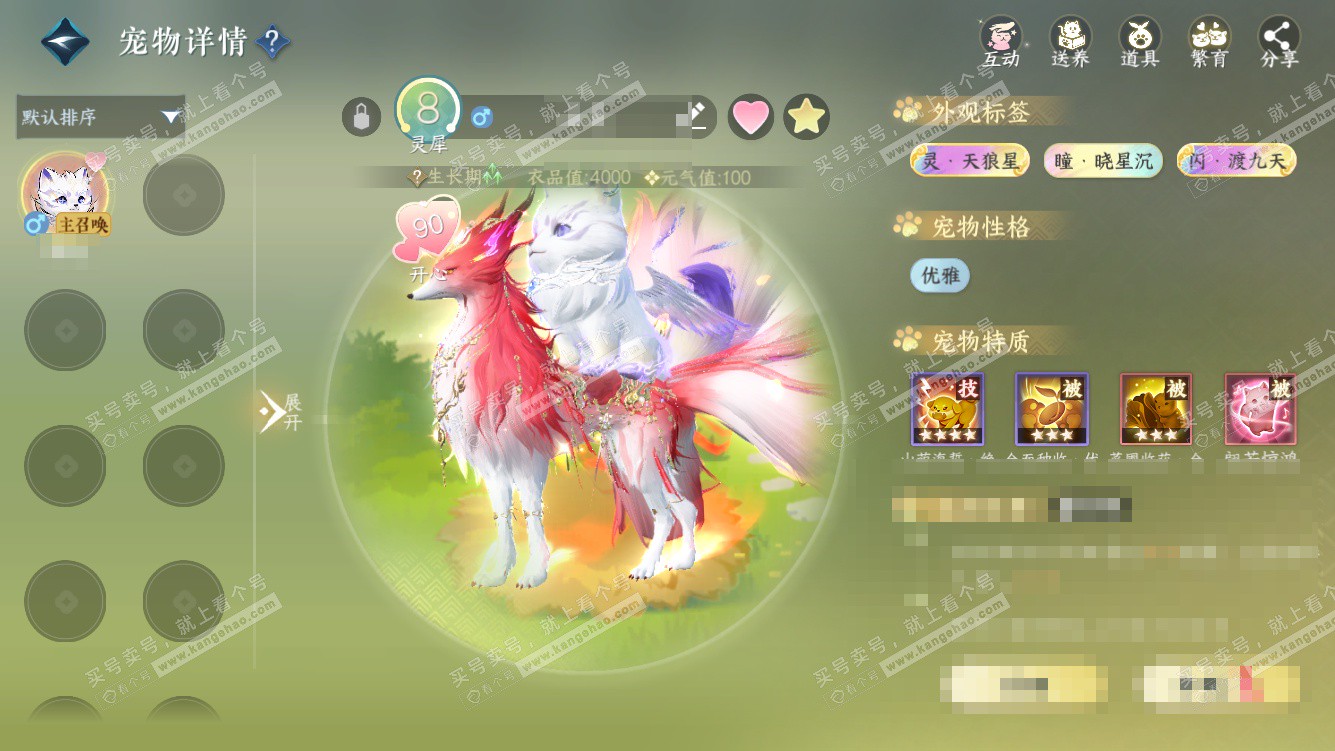Open the 默认排序 sorting dropdown
The width and height of the screenshot is (1335, 751).
tap(101, 117)
